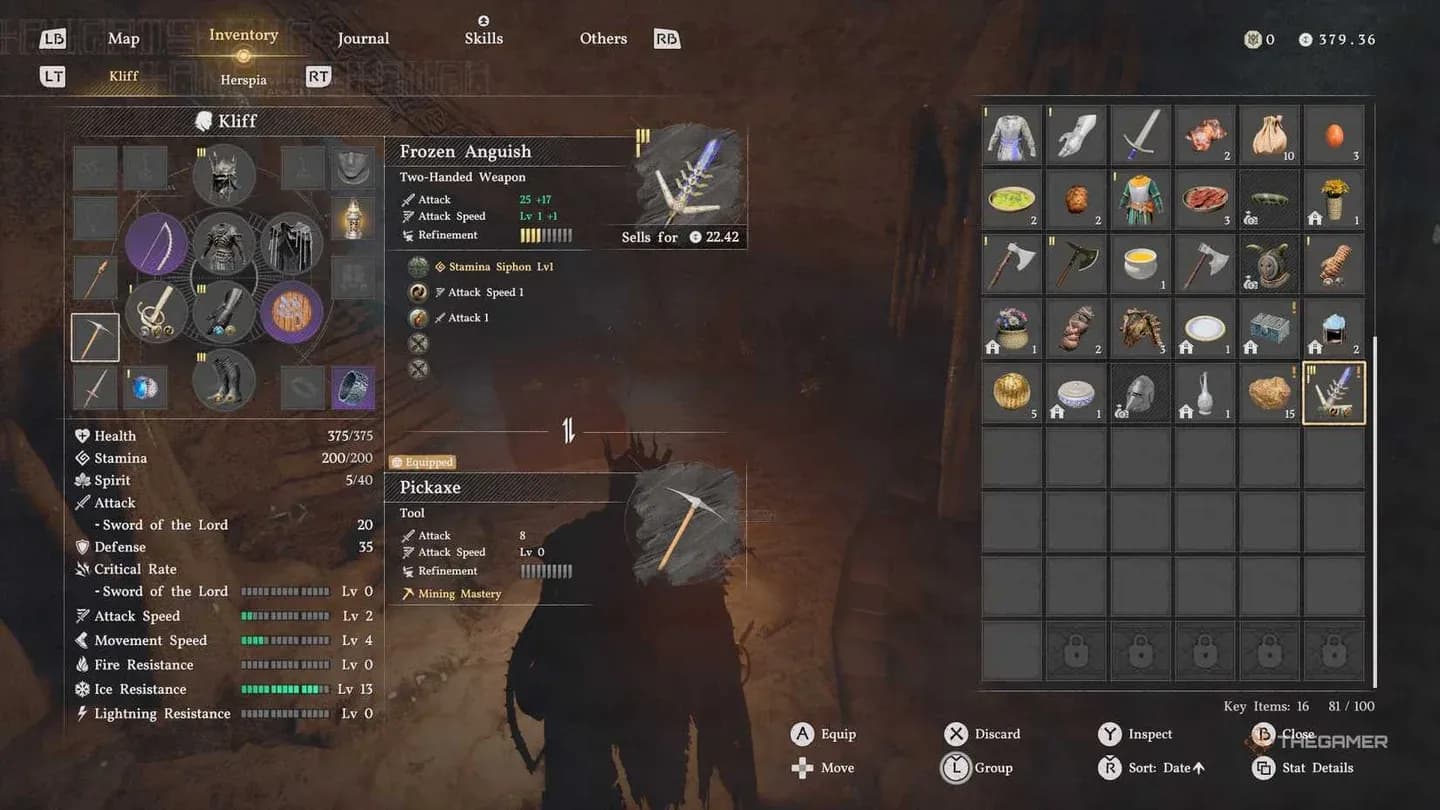The width and height of the screenshot is (1440, 810).
Task: Select the equipped boots in the equipment wheel
Action: (224, 382)
